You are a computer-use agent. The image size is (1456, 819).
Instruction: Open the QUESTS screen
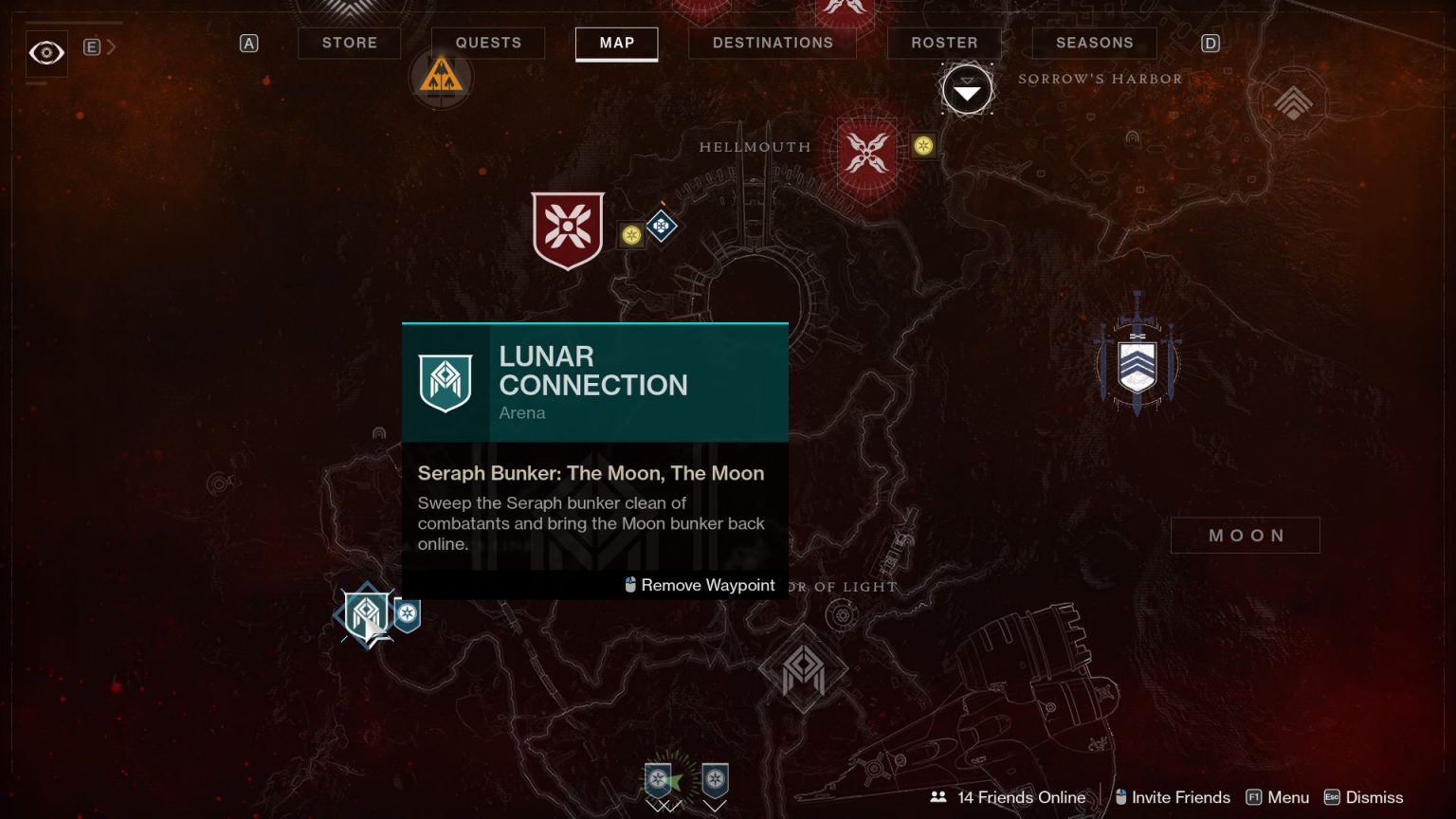(488, 43)
